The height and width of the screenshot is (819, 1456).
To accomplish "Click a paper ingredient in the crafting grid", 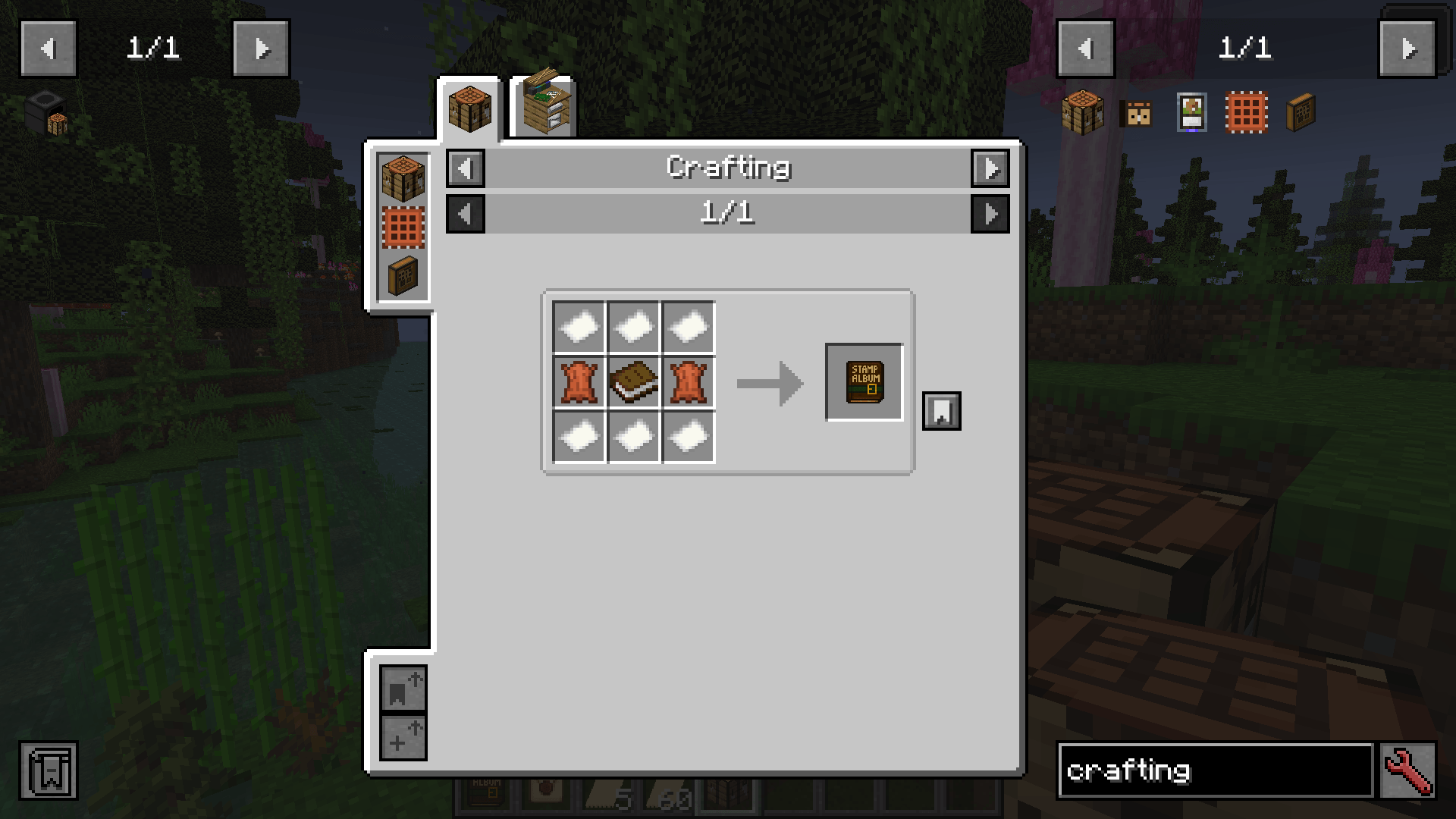I will click(x=578, y=326).
